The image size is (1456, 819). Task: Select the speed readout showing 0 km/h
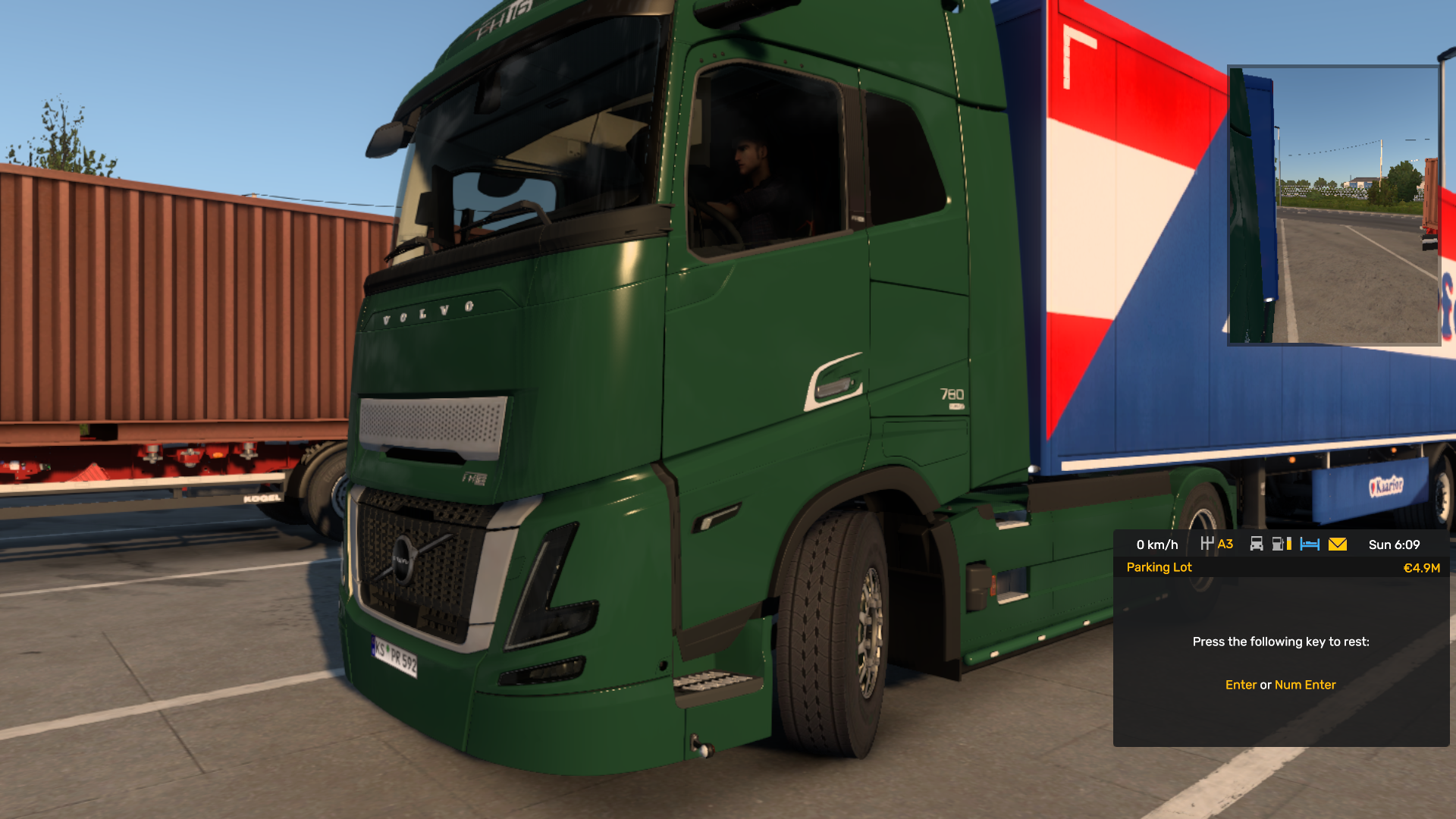(1156, 544)
